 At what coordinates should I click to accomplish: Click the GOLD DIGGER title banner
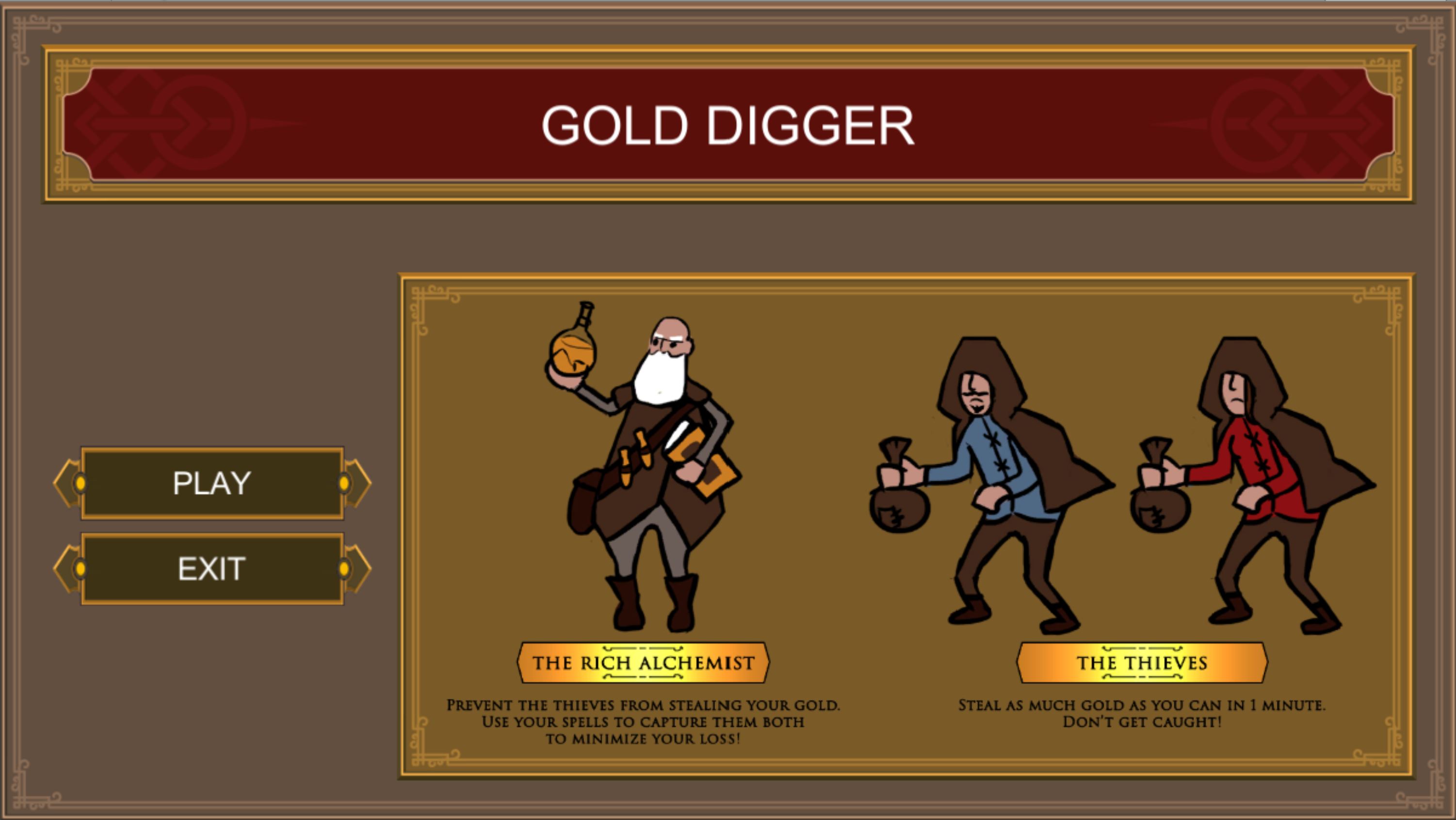click(728, 127)
